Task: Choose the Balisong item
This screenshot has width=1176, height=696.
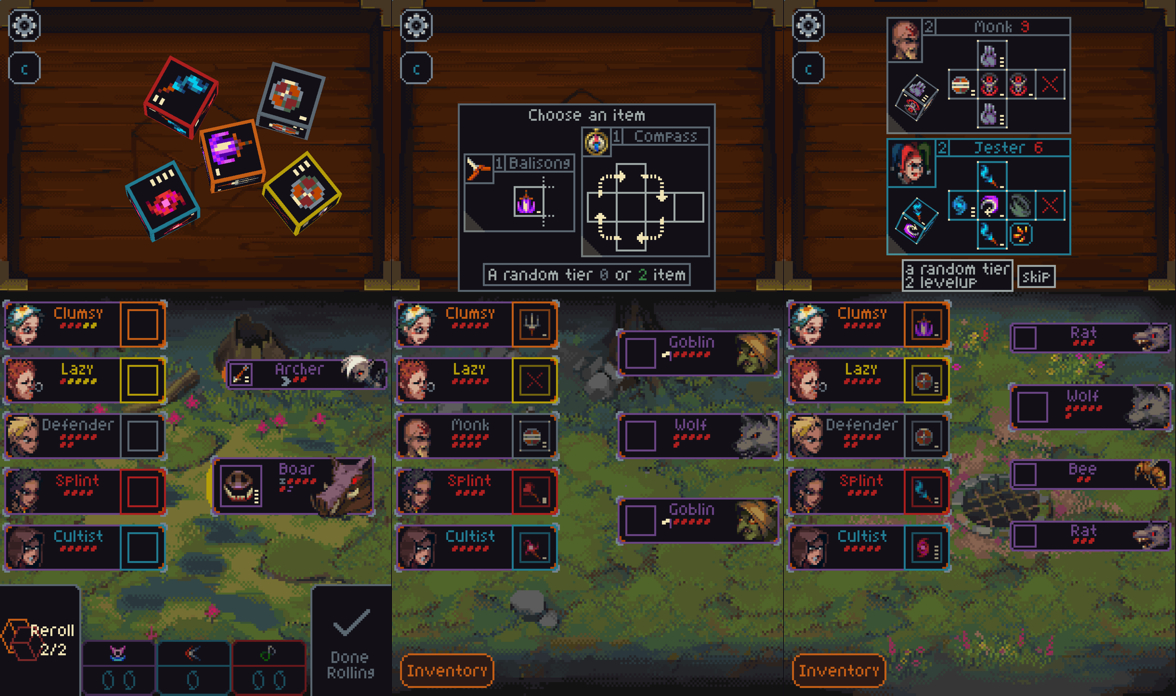Action: click(x=519, y=195)
